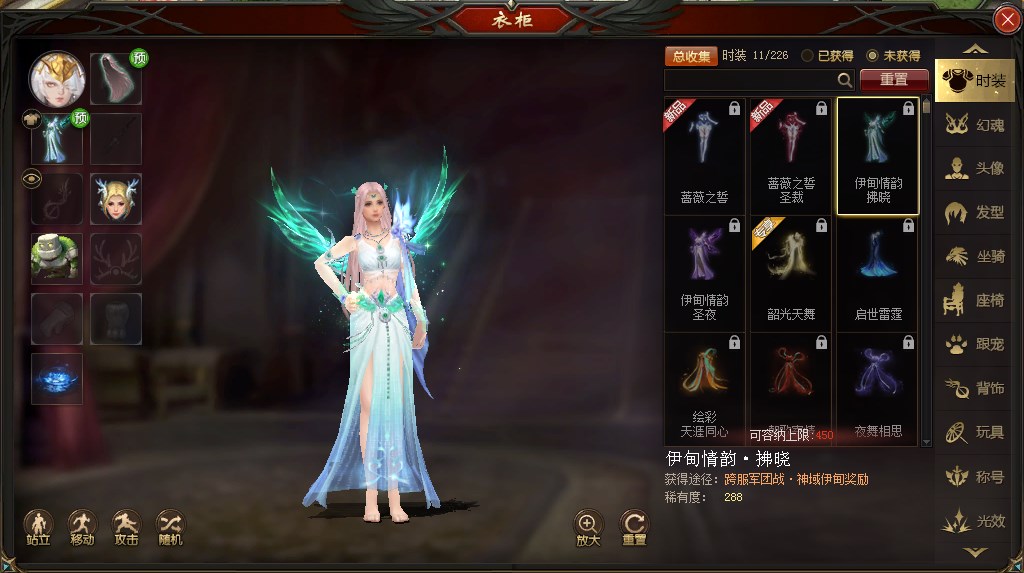Select the 已获得 filter option
This screenshot has height=573, width=1024.
(809, 56)
